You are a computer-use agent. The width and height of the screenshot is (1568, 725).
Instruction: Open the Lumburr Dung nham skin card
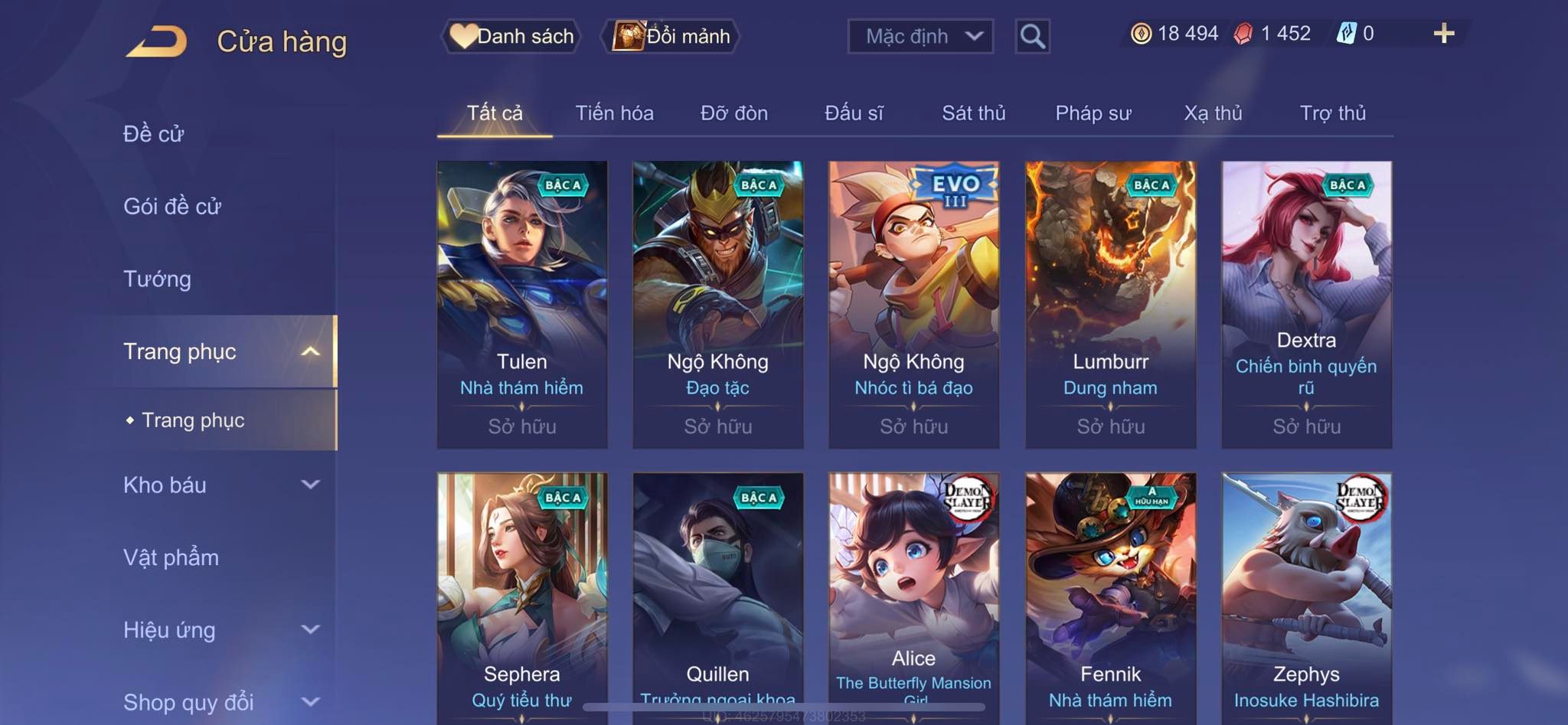tap(1110, 304)
